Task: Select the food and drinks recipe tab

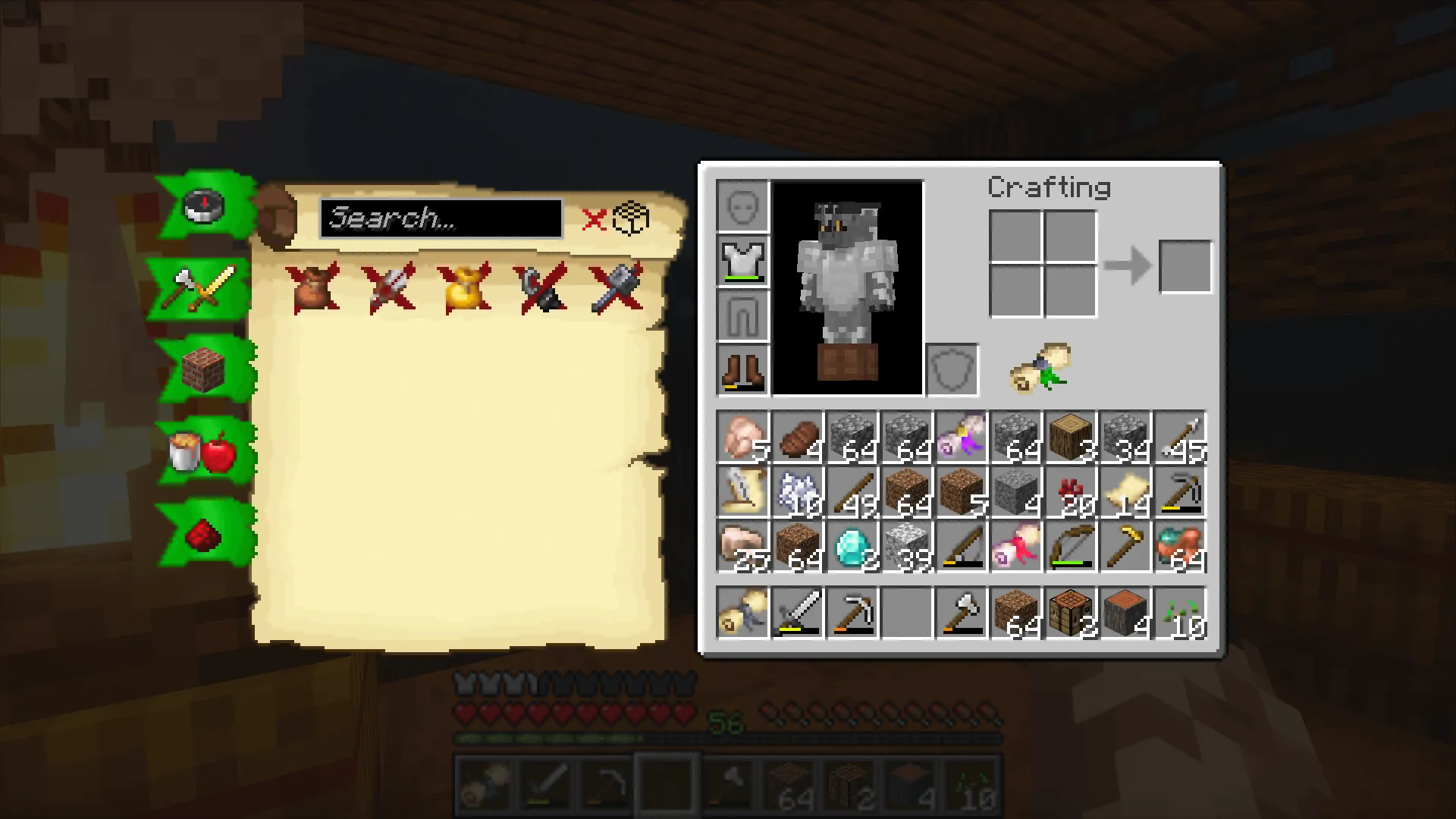Action: coord(199,453)
